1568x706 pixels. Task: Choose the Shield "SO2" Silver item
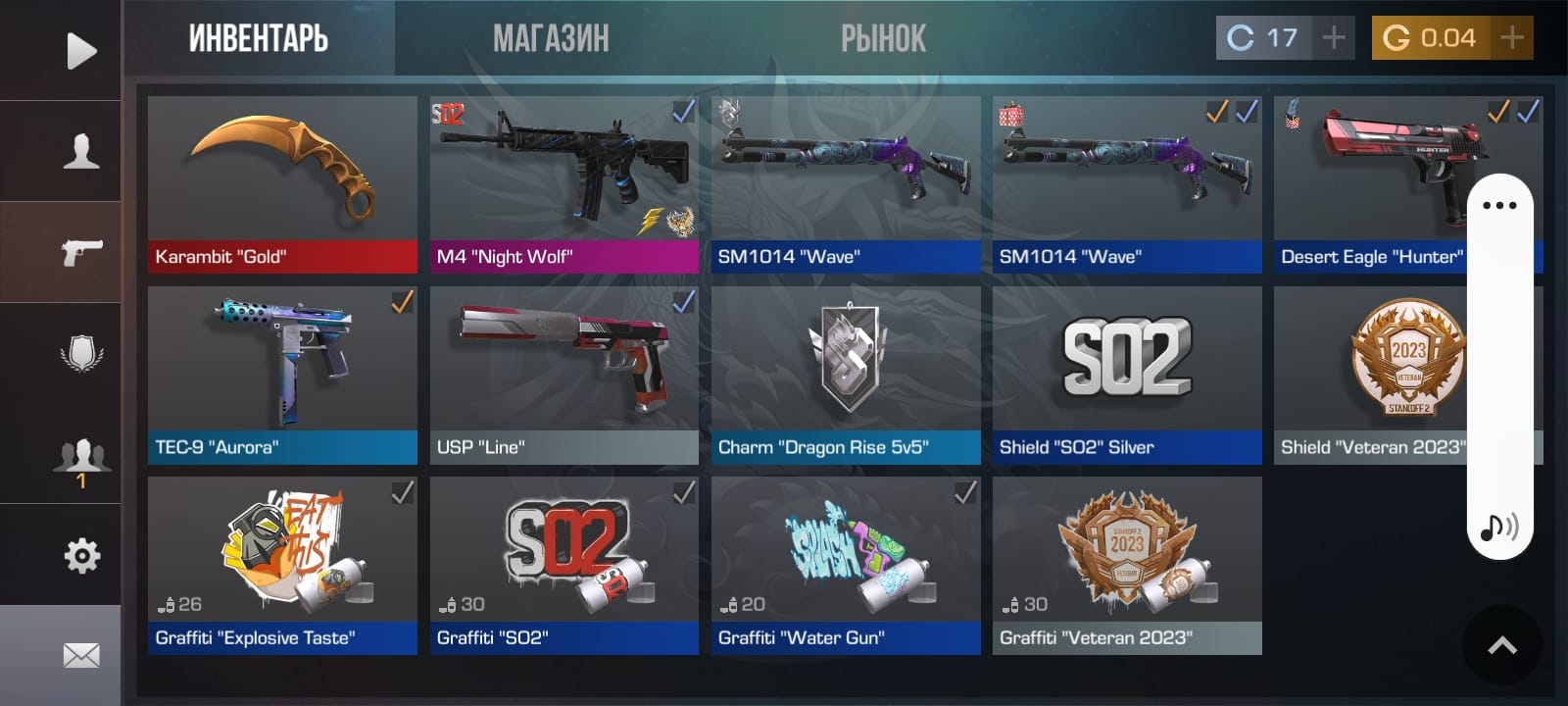tap(1126, 375)
